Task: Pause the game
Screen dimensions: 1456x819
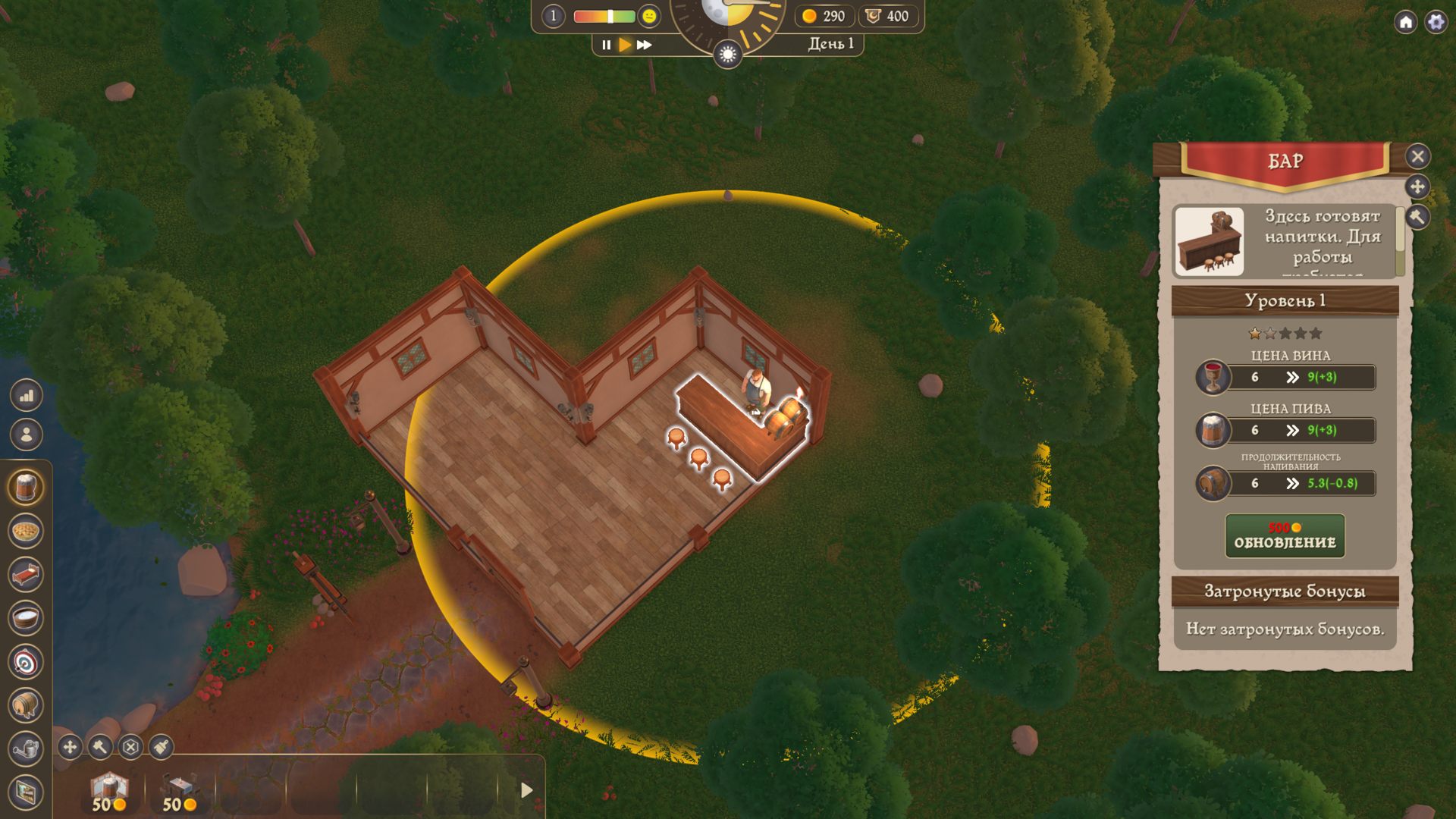Action: [606, 45]
